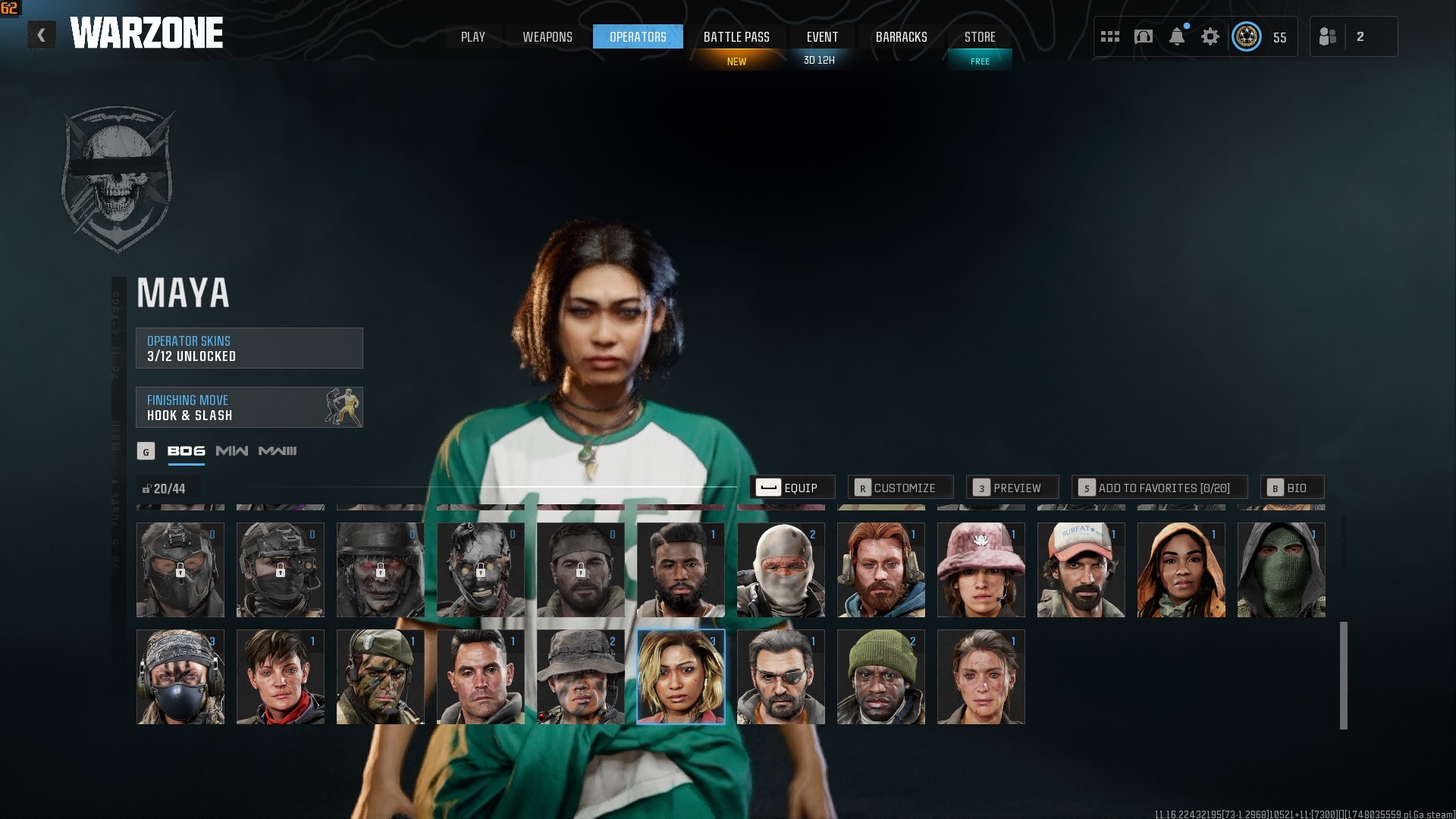Preview the operator
This screenshot has width=1456, height=819.
[1012, 488]
